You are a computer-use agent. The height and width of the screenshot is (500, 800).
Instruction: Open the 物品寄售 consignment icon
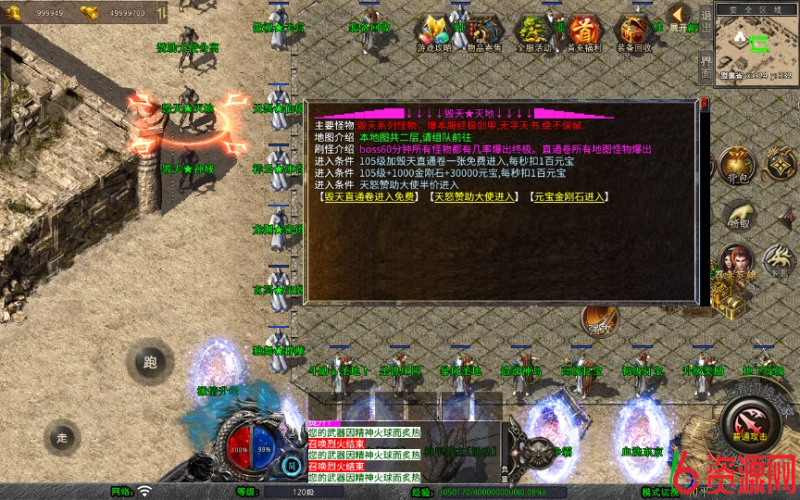tap(486, 32)
